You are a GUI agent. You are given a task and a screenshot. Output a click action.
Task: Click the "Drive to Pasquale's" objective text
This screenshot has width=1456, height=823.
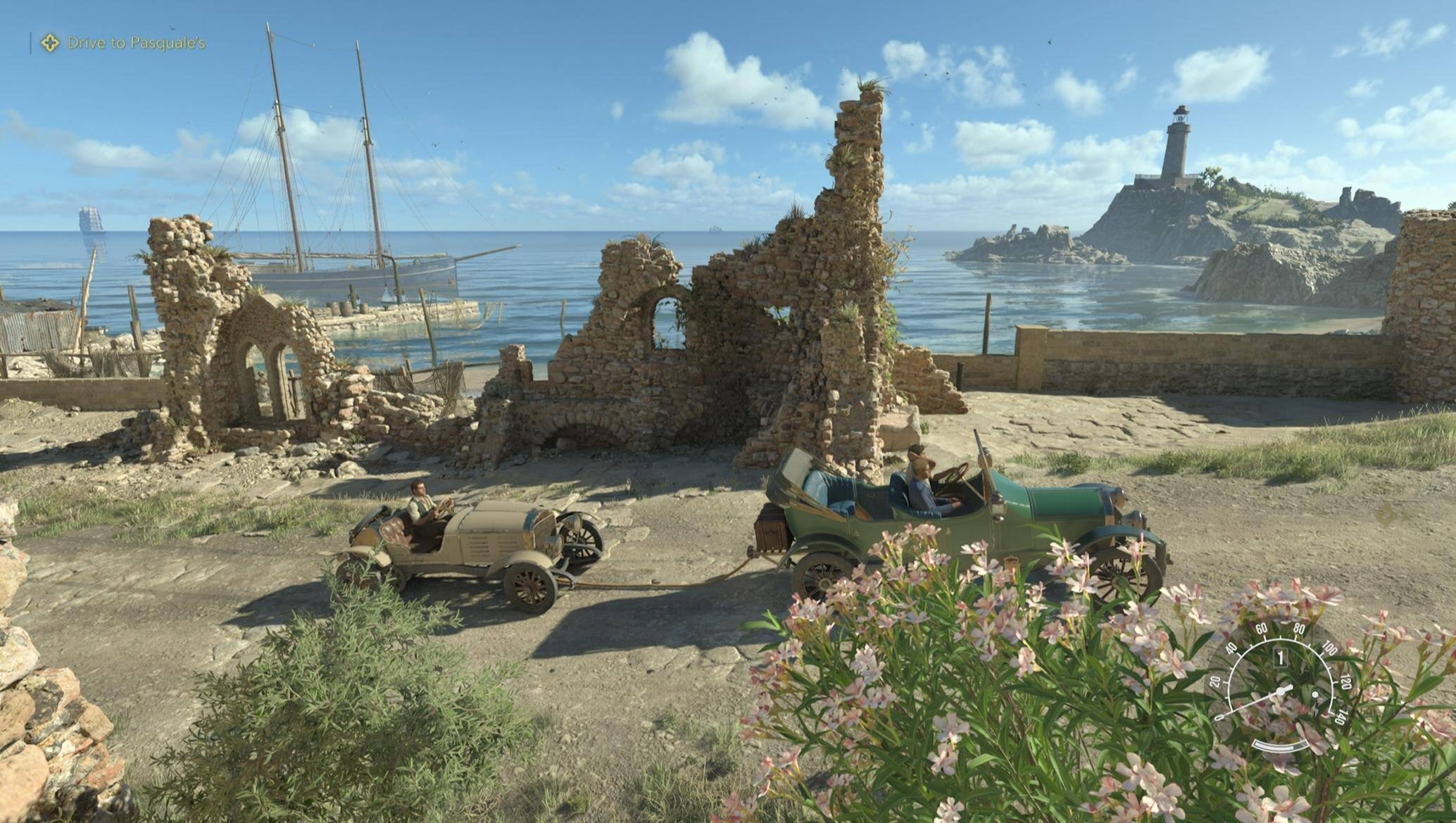136,42
